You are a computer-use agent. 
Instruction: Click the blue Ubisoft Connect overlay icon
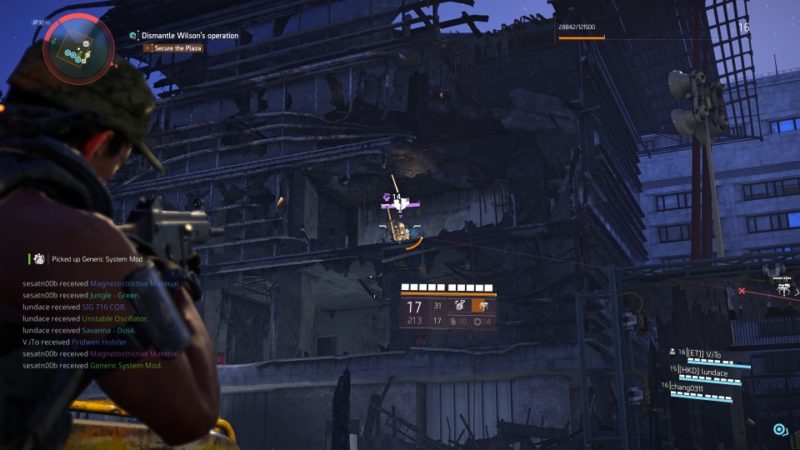click(779, 430)
